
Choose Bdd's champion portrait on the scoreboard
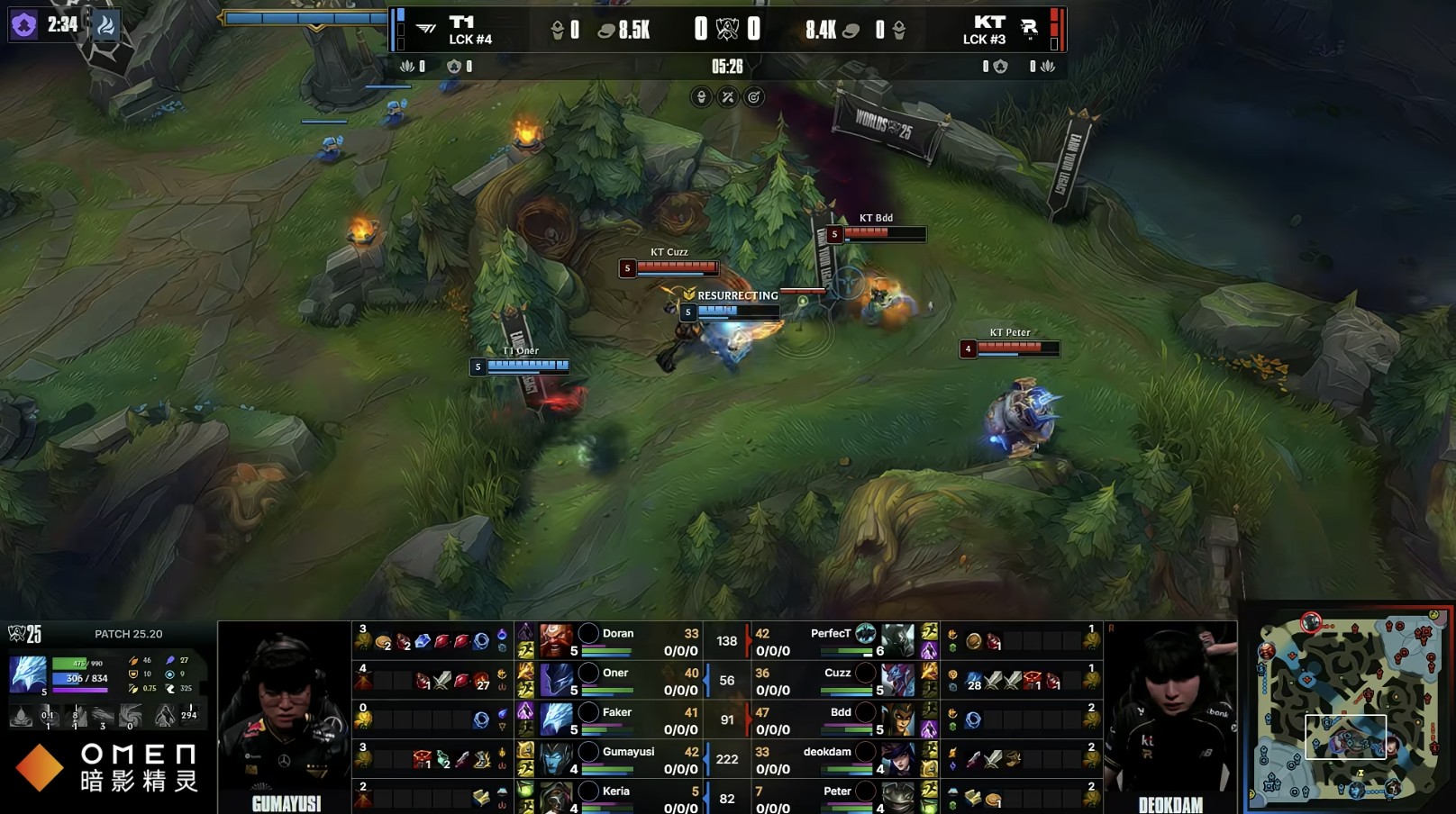(x=897, y=719)
